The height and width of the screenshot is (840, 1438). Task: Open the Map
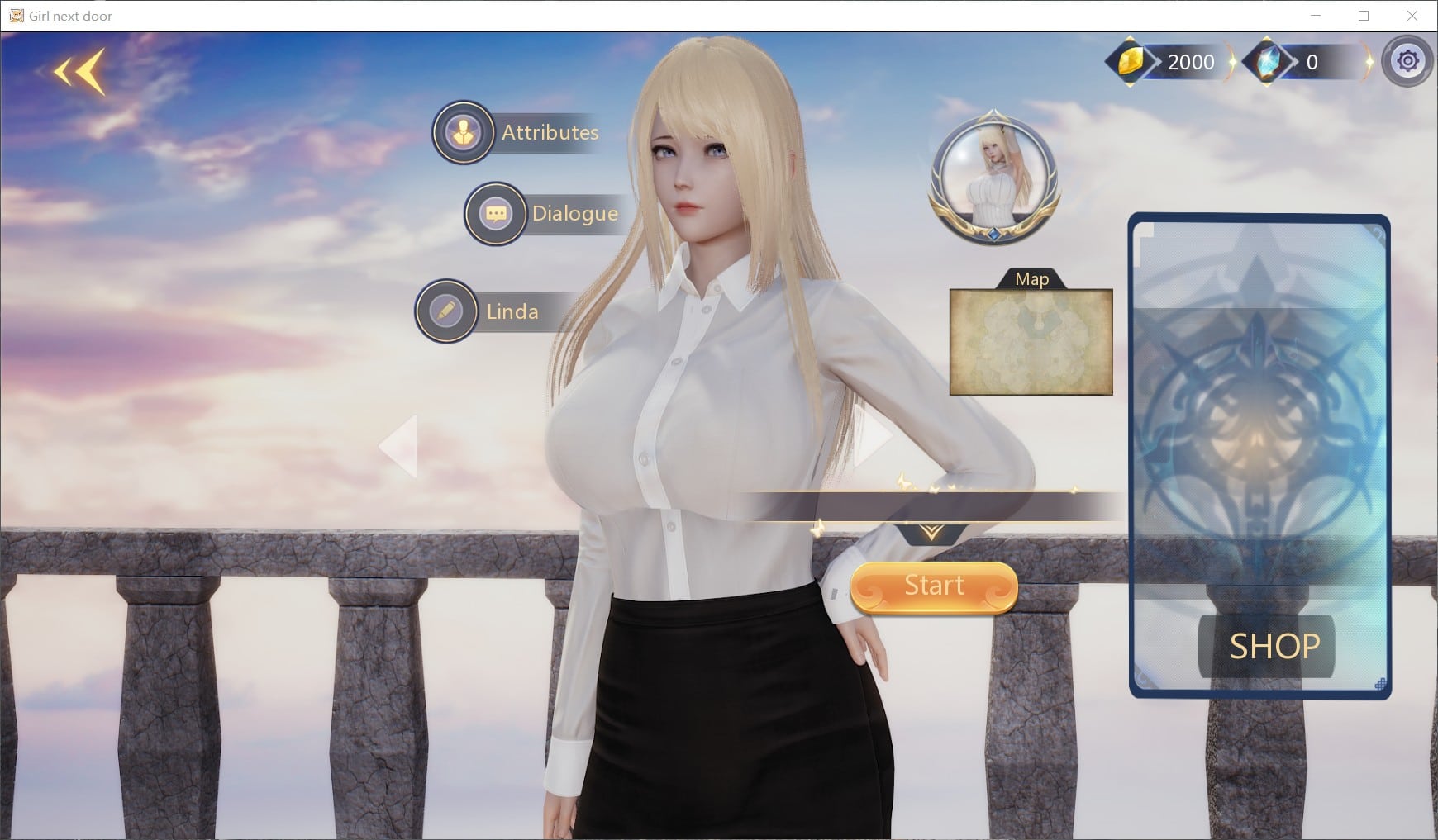coord(1031,340)
